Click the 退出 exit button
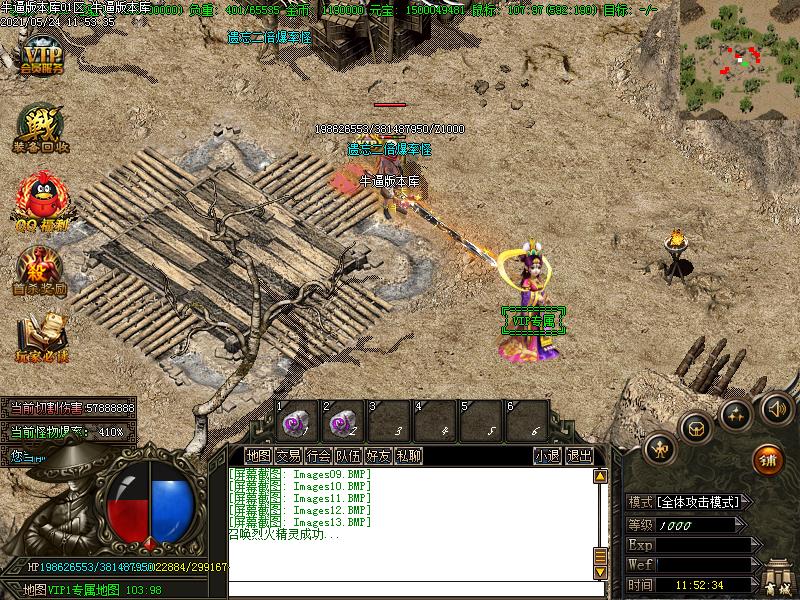 coord(579,455)
